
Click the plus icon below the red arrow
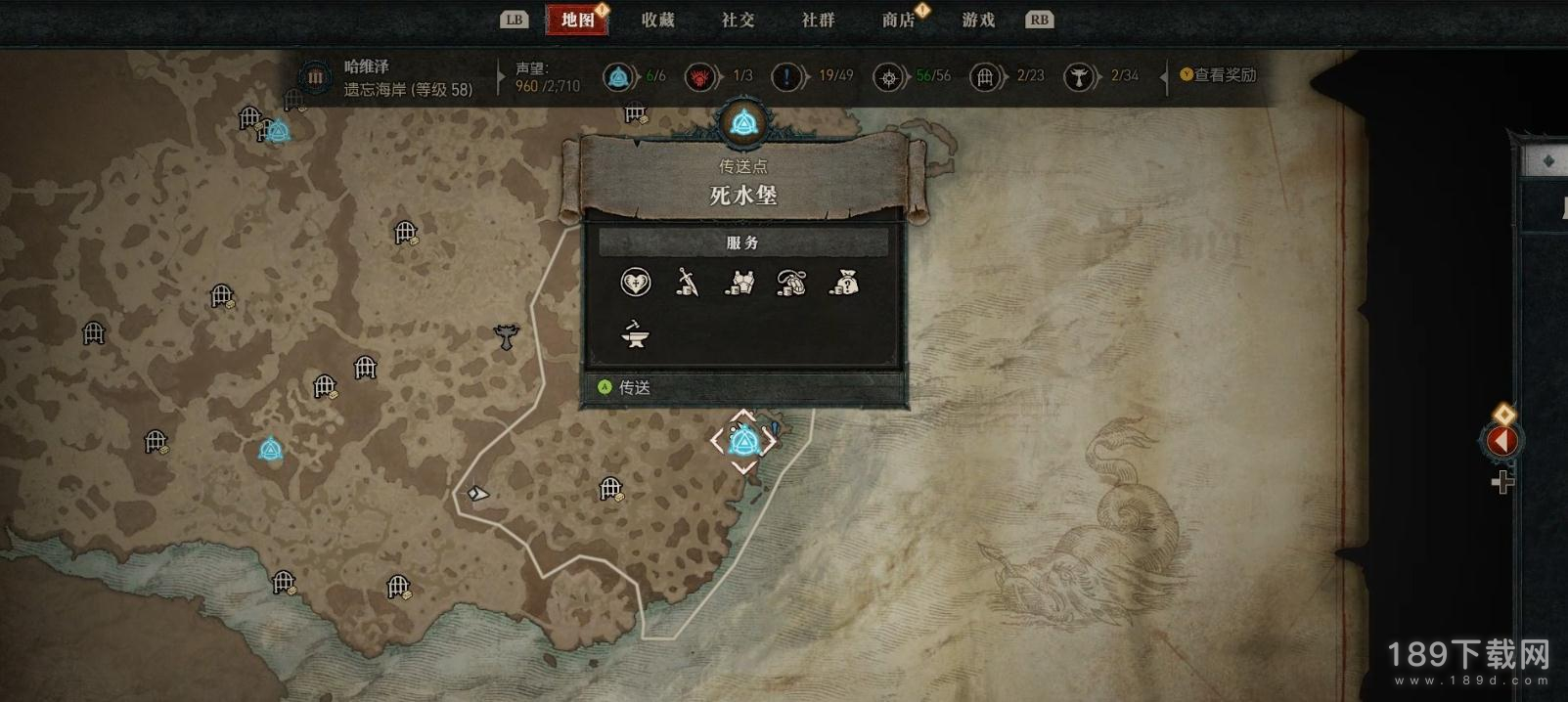(1502, 482)
